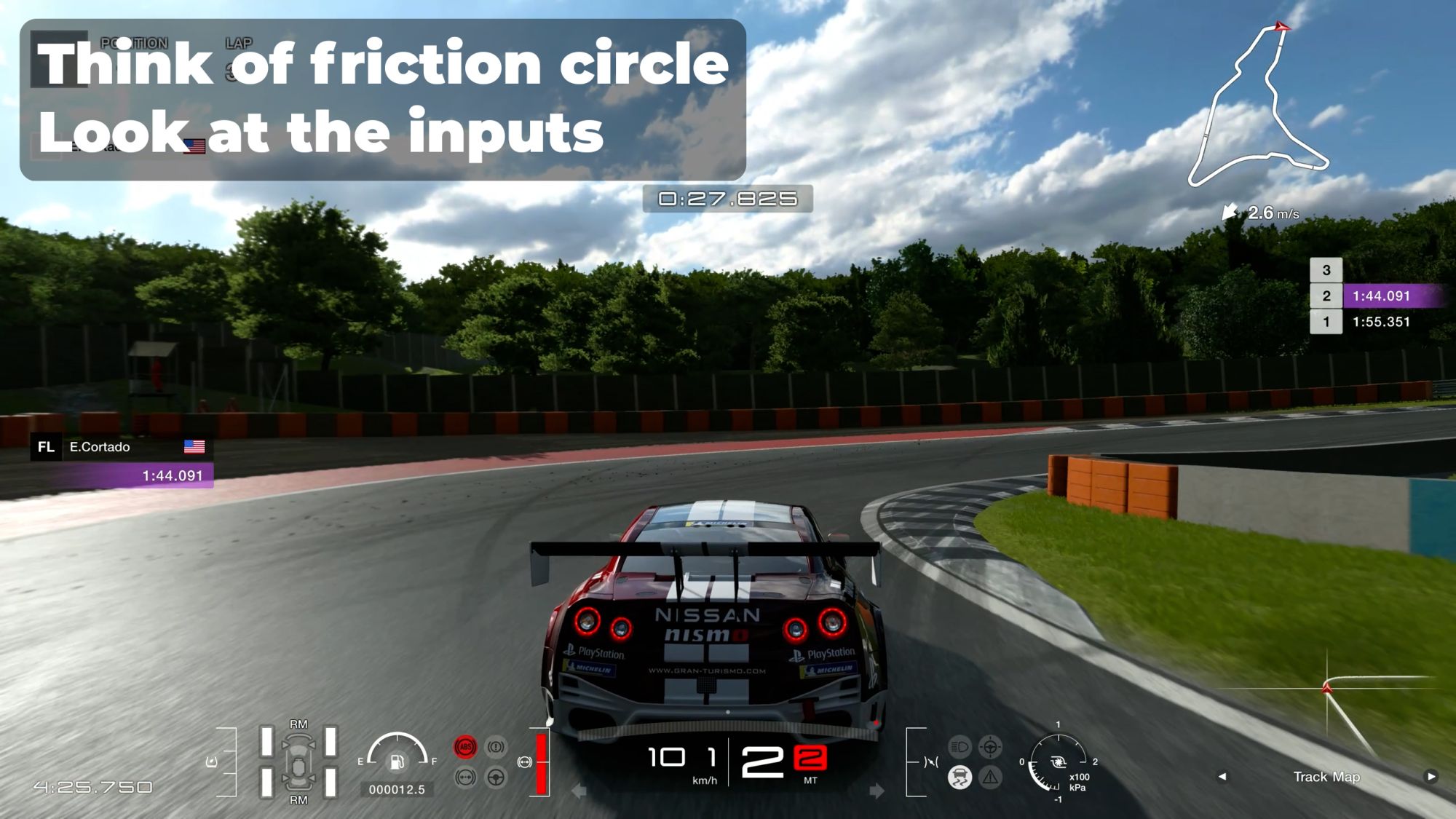The height and width of the screenshot is (819, 1456).
Task: Click the headlight indicator icon
Action: click(960, 747)
